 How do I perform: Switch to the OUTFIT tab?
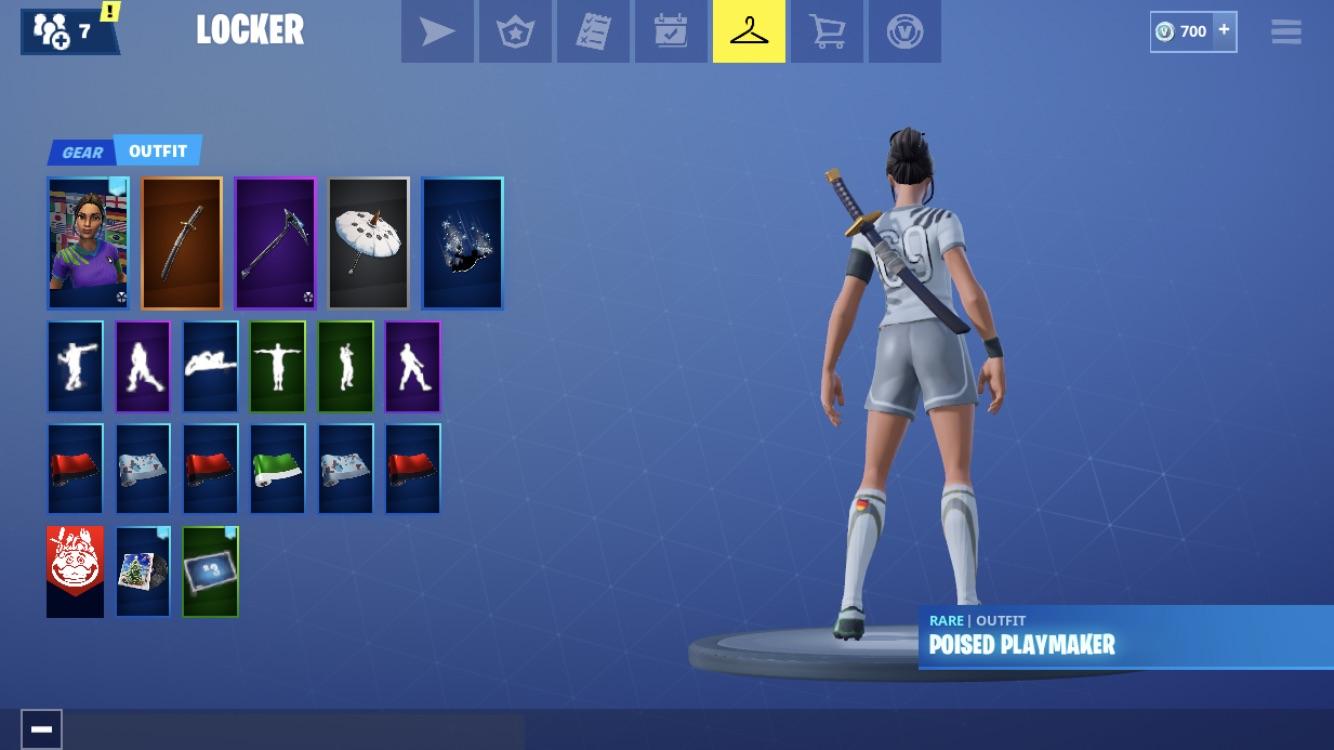[x=156, y=151]
